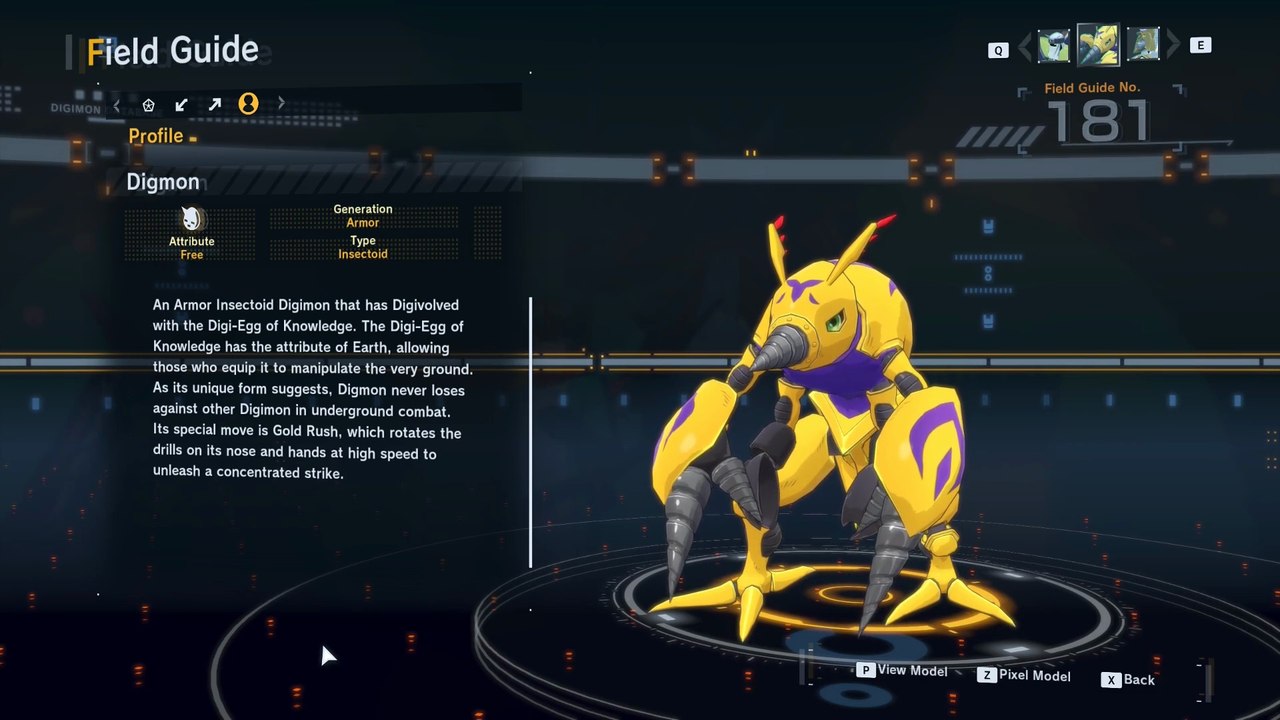Select the previous Digimon thumbnail

pos(1054,45)
